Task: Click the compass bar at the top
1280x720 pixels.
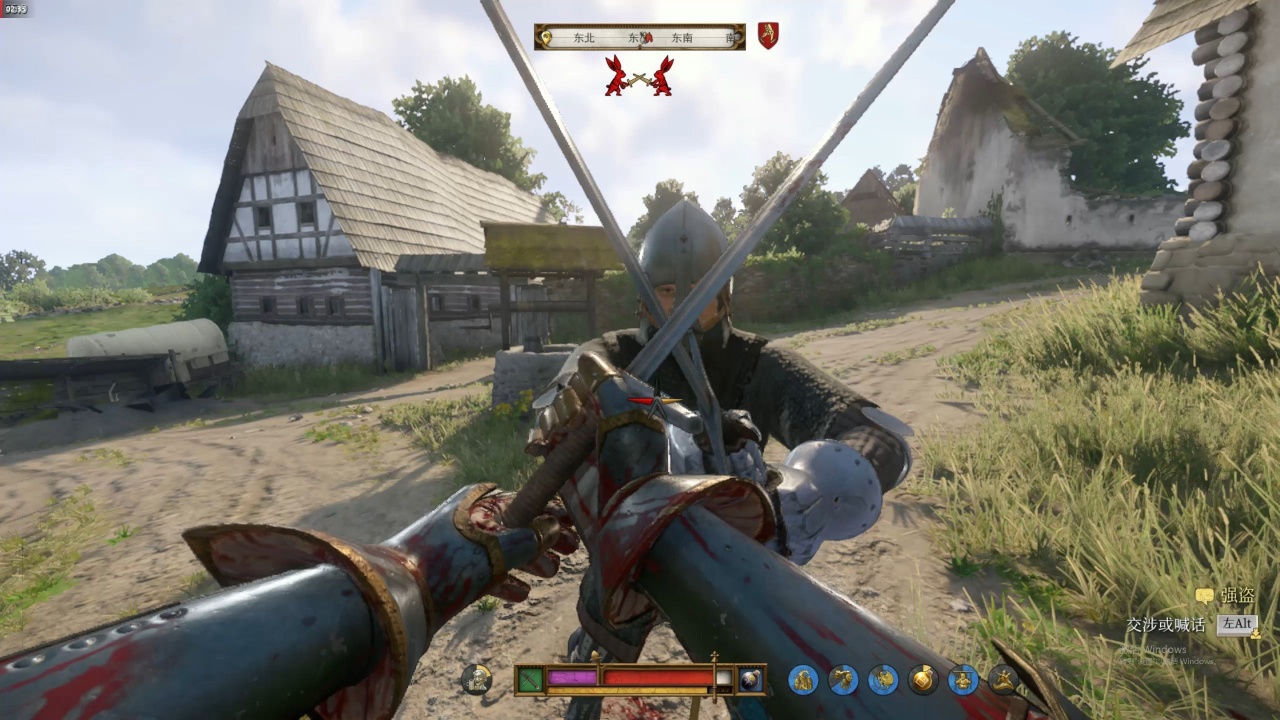Action: [x=640, y=37]
